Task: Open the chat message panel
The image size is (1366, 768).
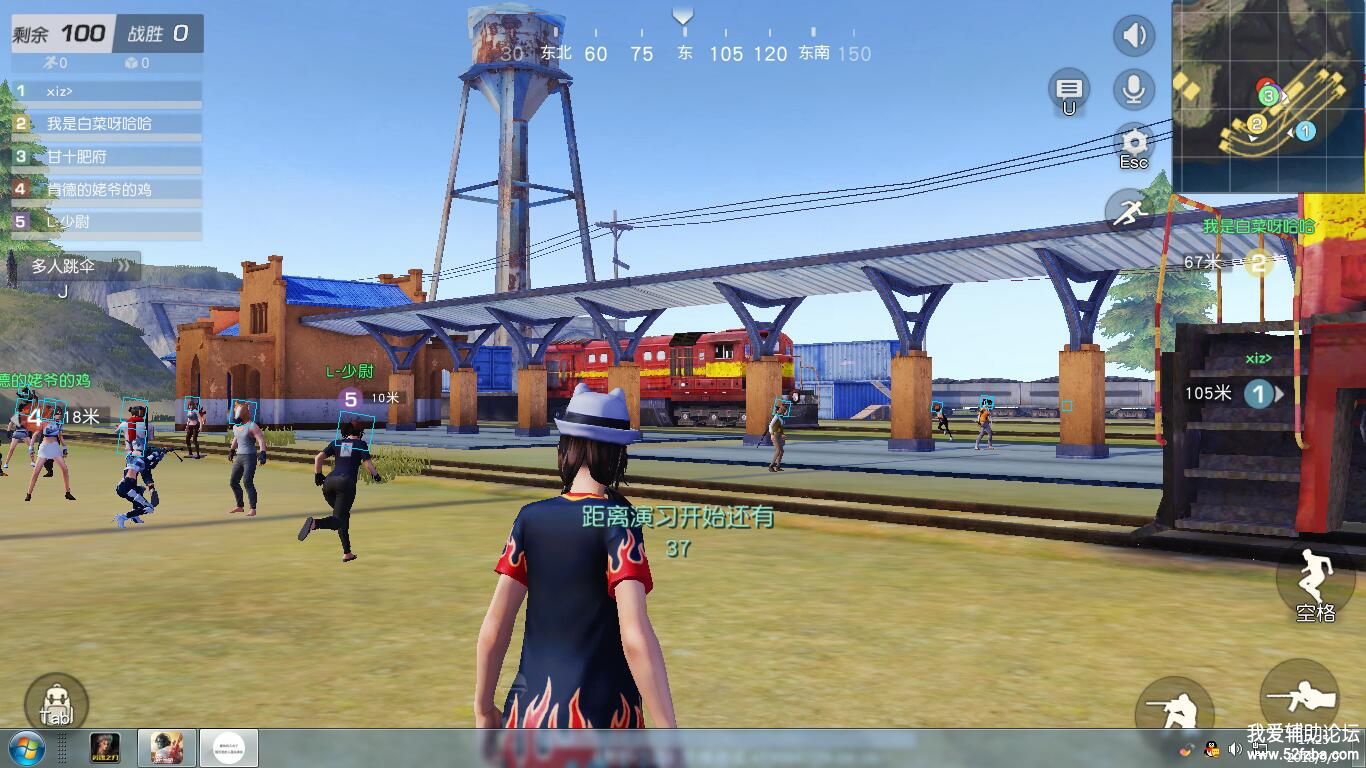Action: pyautogui.click(x=1069, y=89)
